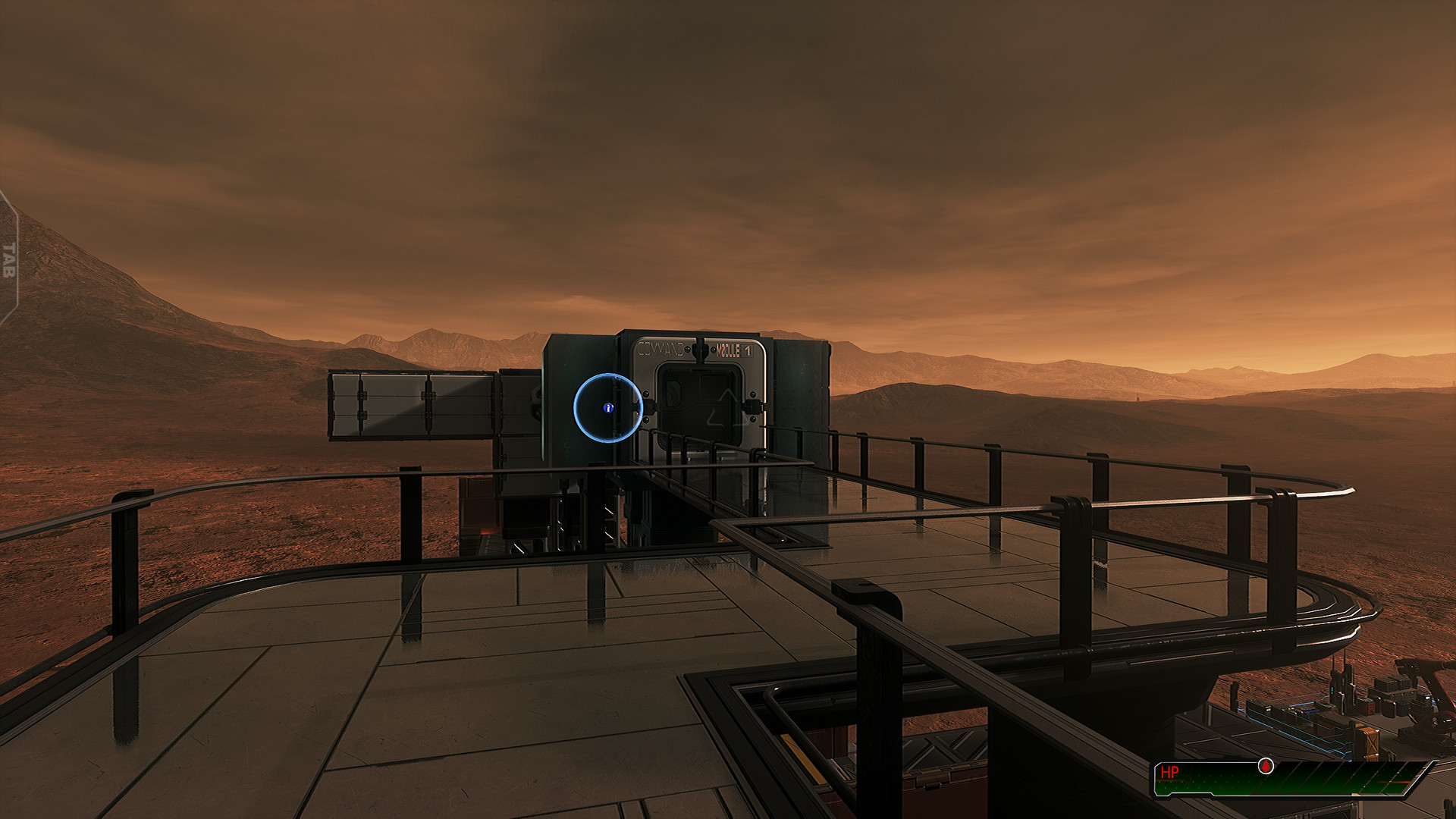Click the red blood-drop icon on the HP bar
This screenshot has width=1456, height=819.
(x=1265, y=766)
